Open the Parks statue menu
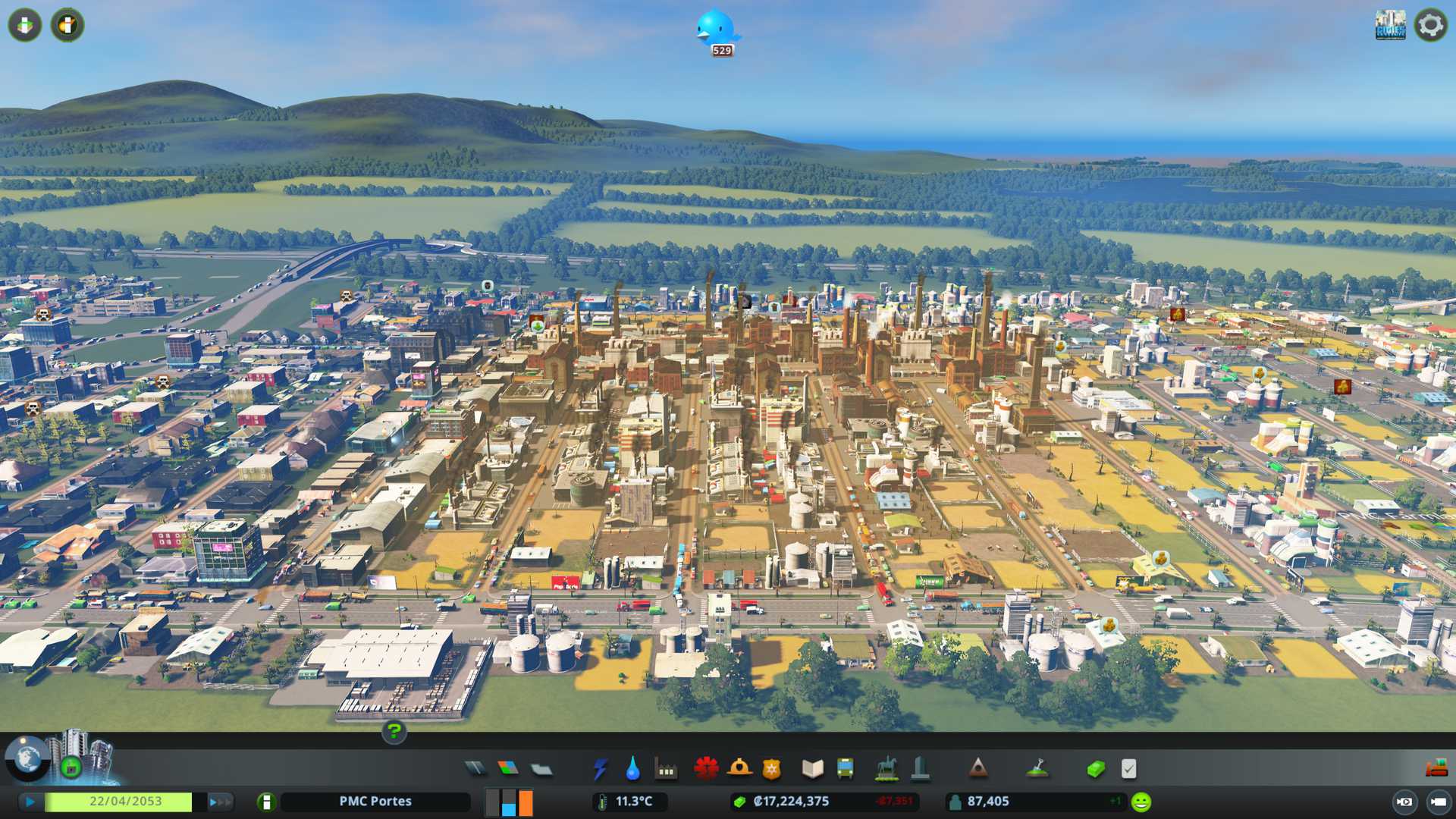The width and height of the screenshot is (1456, 819). coord(886,769)
